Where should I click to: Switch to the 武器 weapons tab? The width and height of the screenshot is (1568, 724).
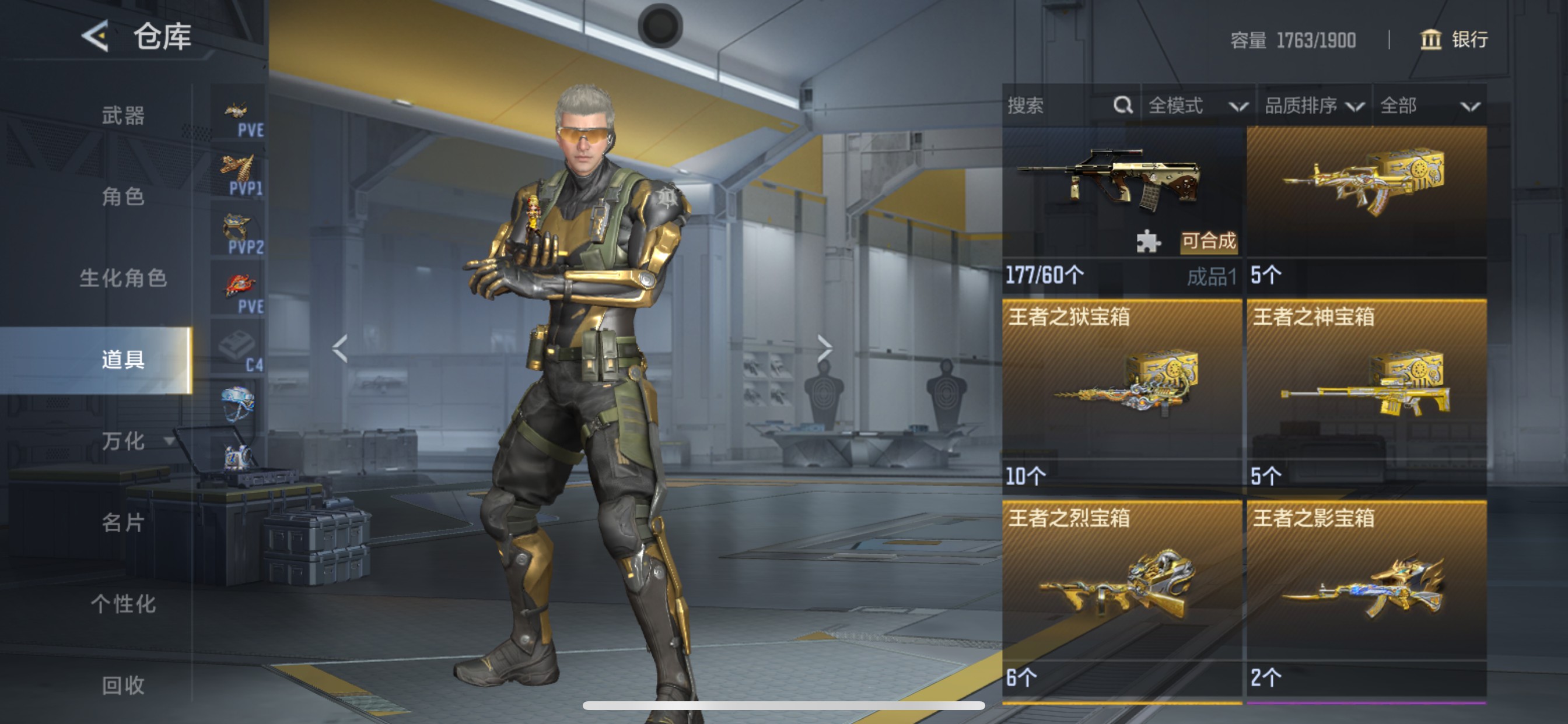pyautogui.click(x=123, y=115)
